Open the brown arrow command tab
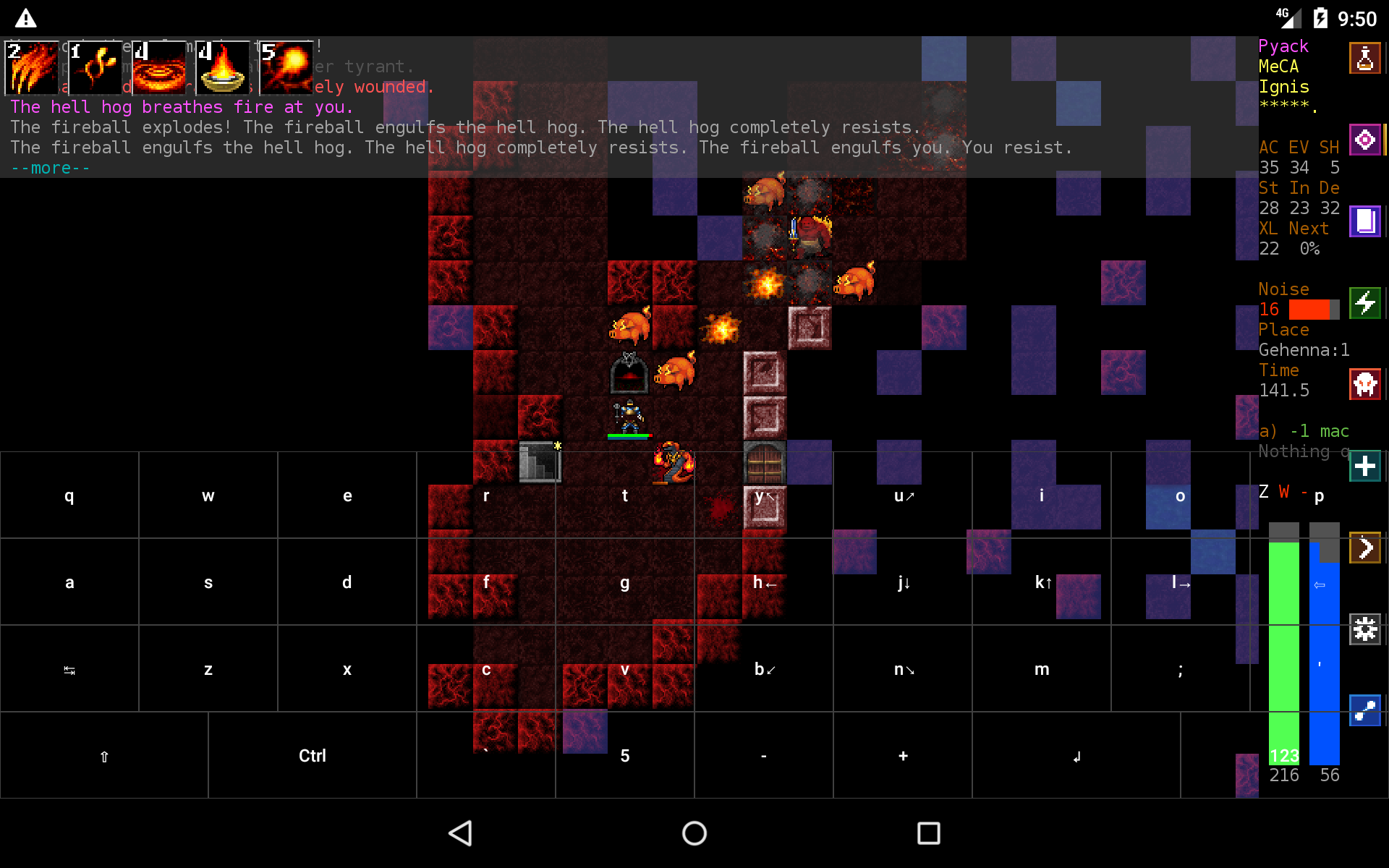The height and width of the screenshot is (868, 1389). pos(1365,548)
